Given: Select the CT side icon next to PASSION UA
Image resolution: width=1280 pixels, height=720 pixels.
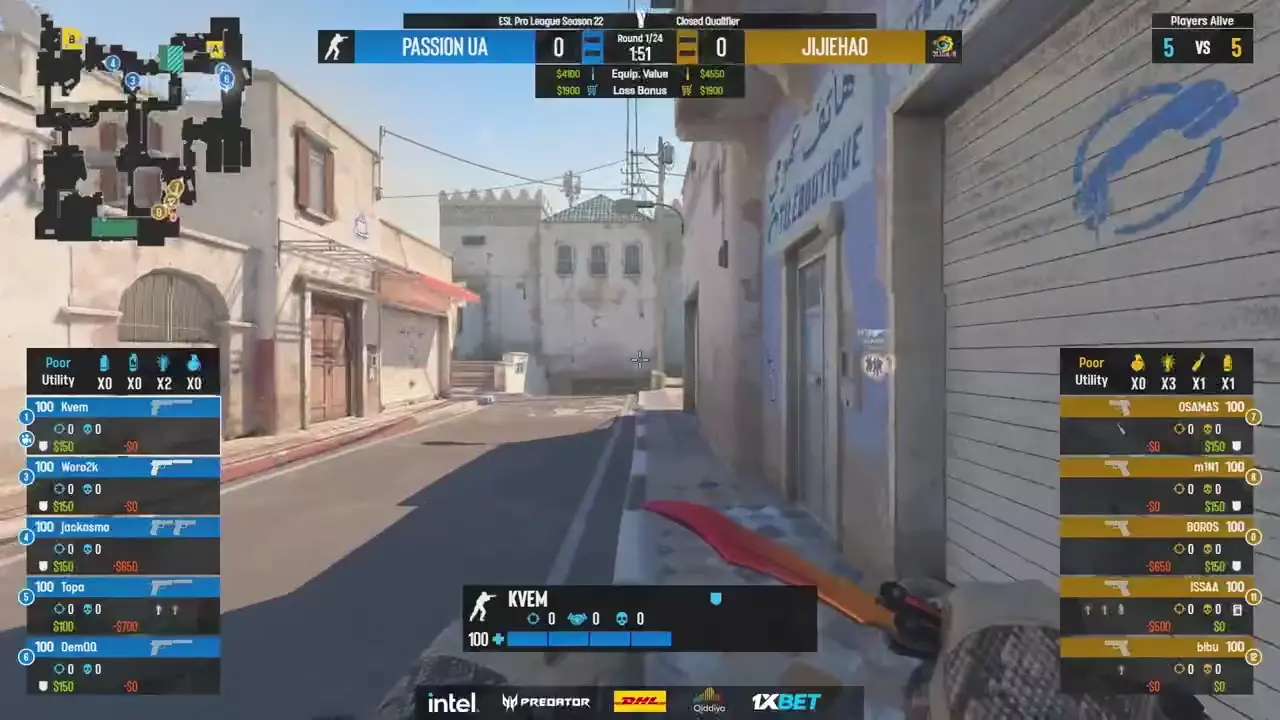Looking at the screenshot, I should pos(336,46).
